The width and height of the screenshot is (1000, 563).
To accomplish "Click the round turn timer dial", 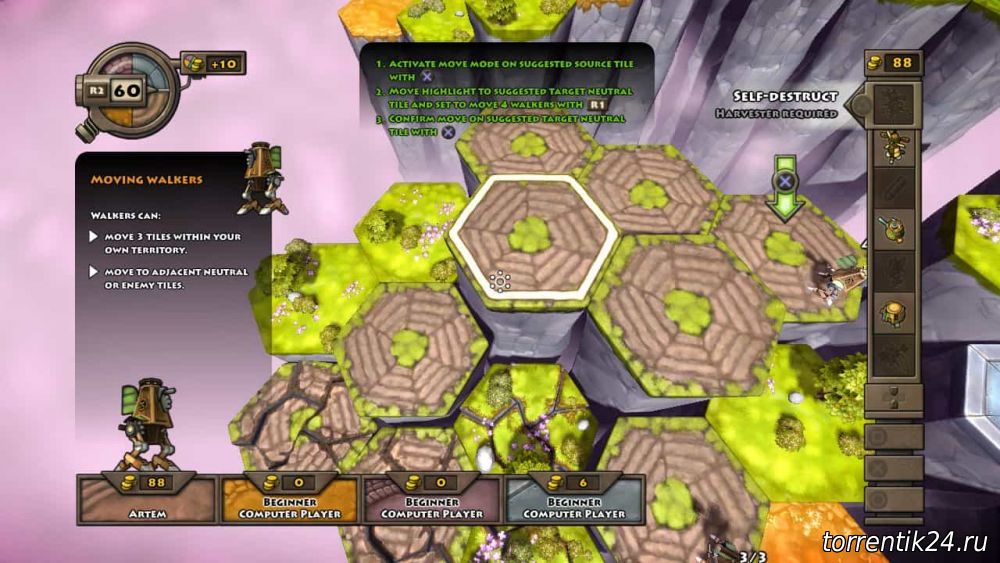I will [x=127, y=90].
